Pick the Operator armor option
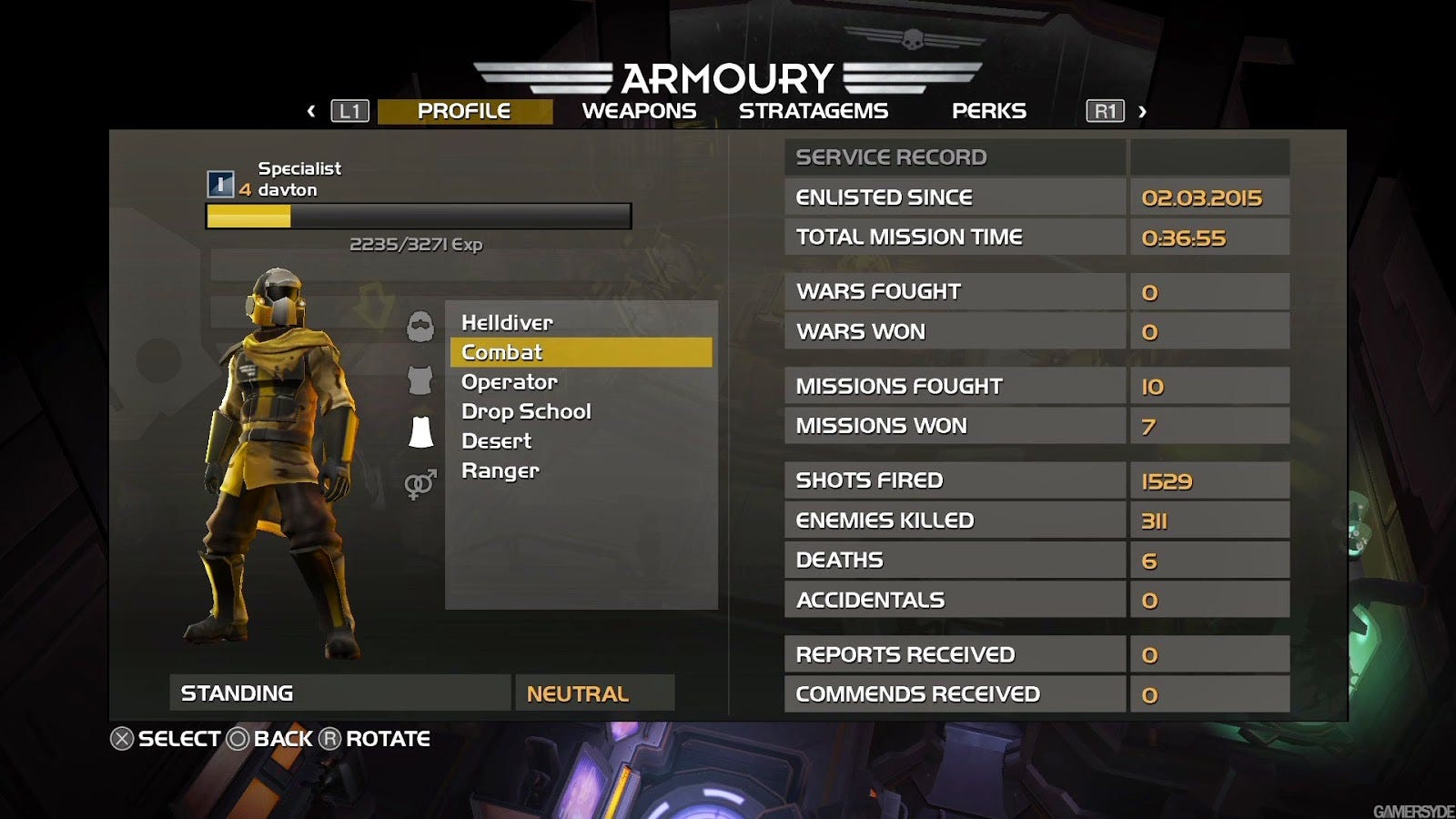The height and width of the screenshot is (819, 1456). point(509,382)
